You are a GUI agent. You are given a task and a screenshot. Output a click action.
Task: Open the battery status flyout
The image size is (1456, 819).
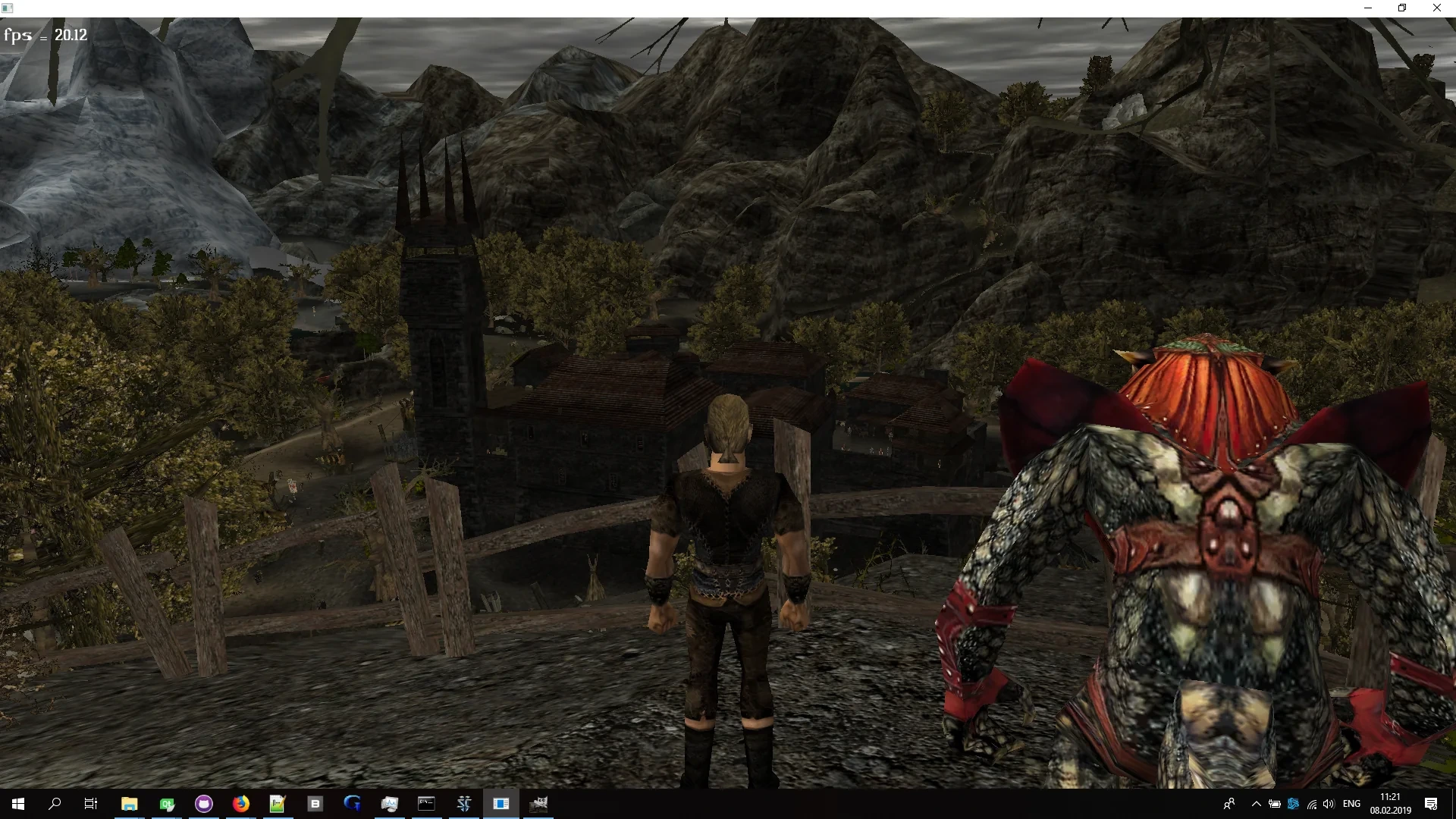click(x=1275, y=804)
